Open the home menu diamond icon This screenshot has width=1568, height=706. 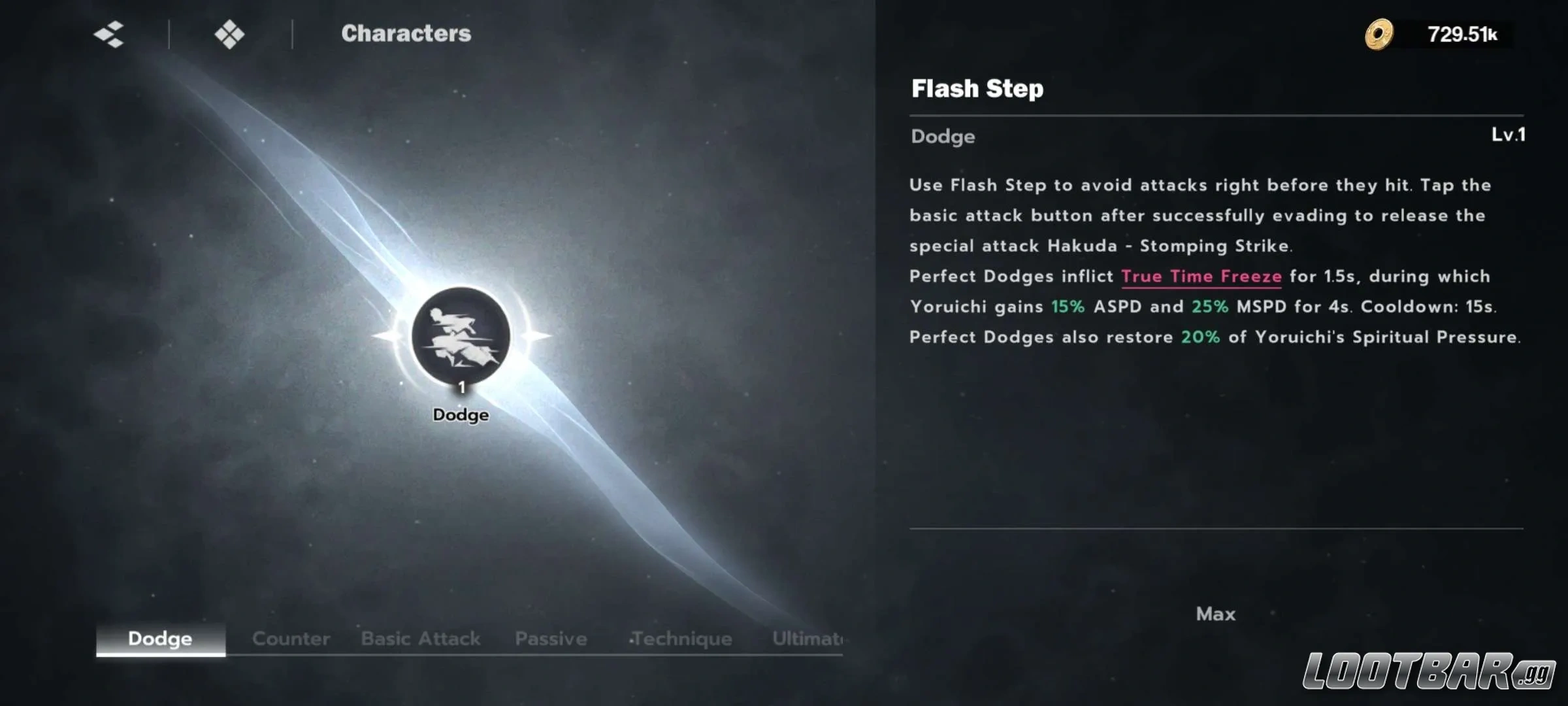[x=229, y=34]
